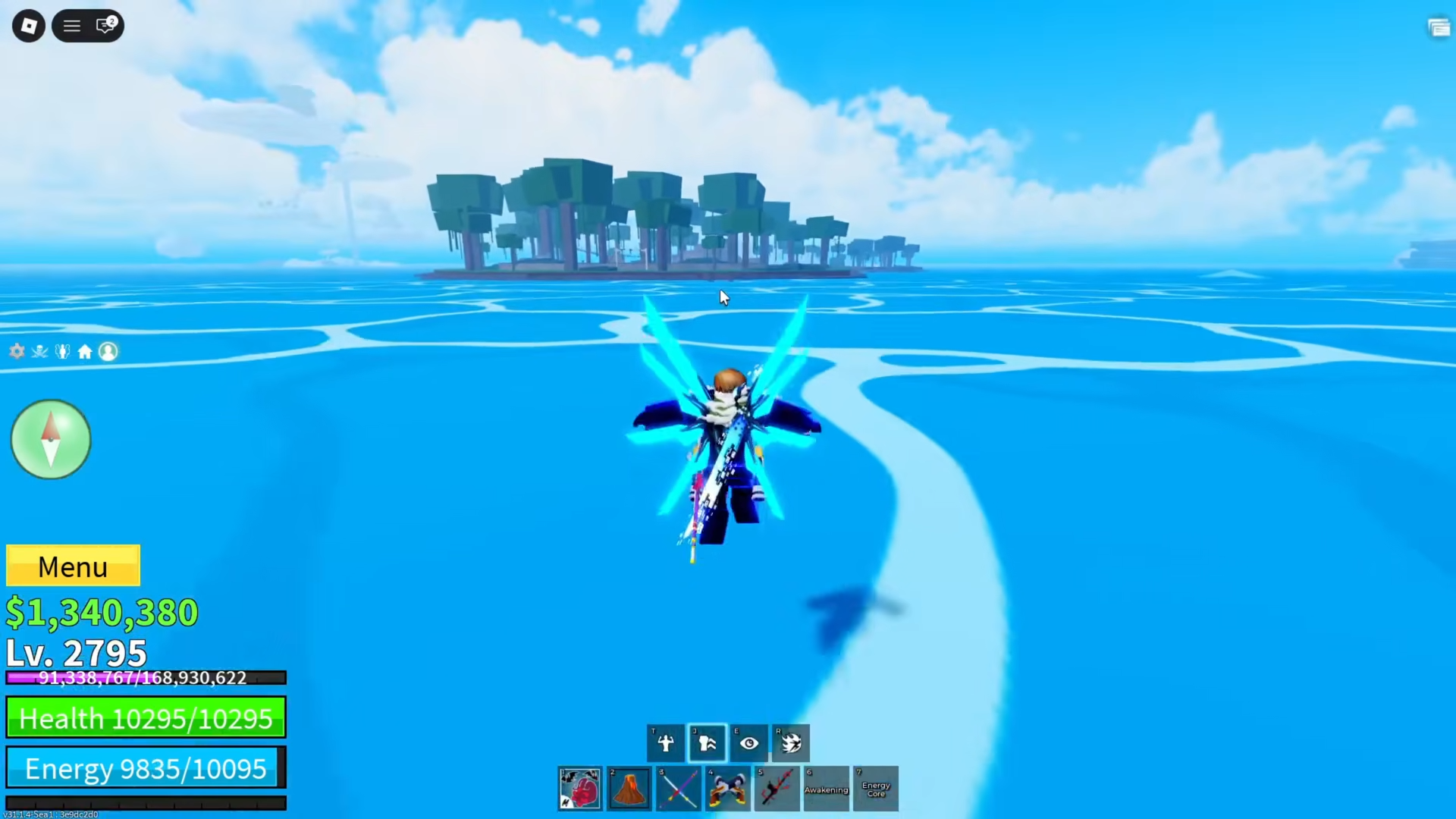Toggle the highlighted fist with chevrons ability
The width and height of the screenshot is (1456, 819).
[708, 743]
